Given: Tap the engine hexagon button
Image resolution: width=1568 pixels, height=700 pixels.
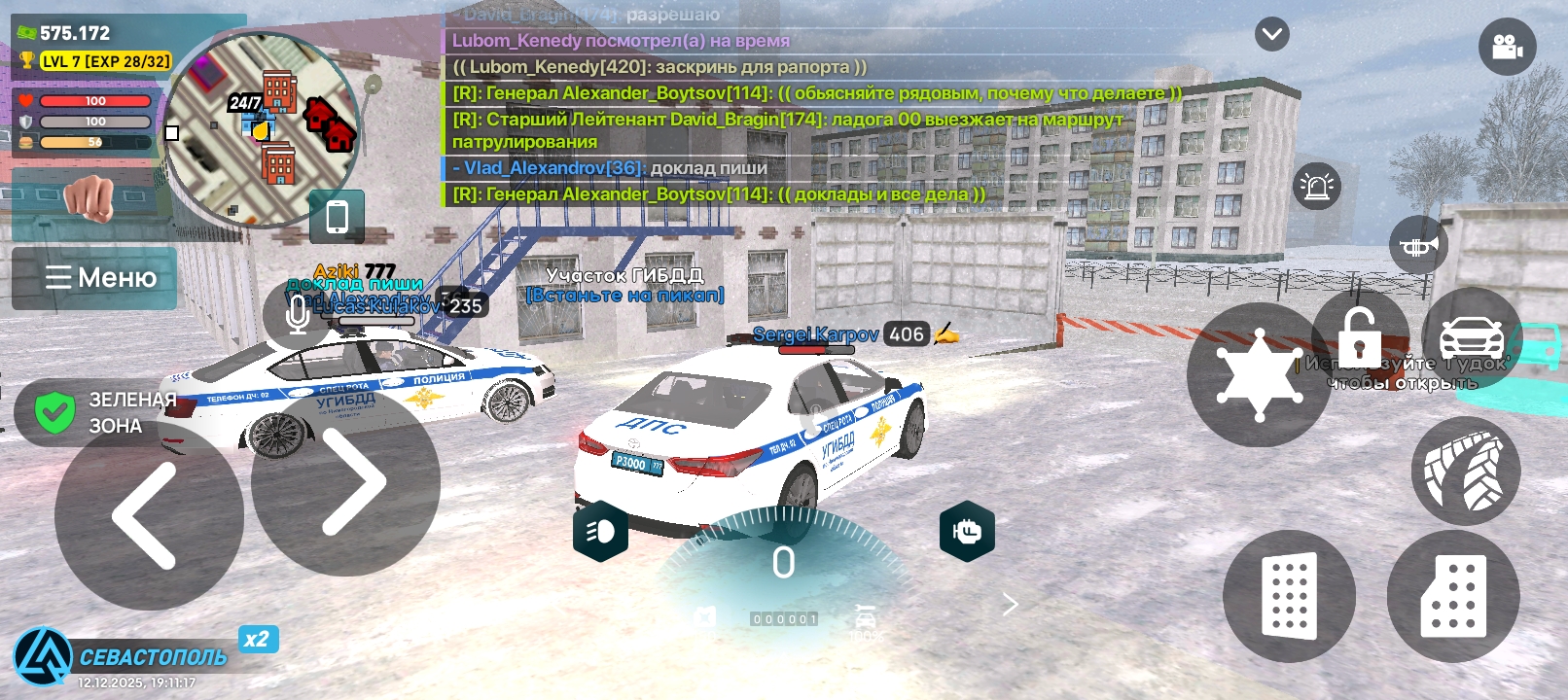Looking at the screenshot, I should 967,531.
